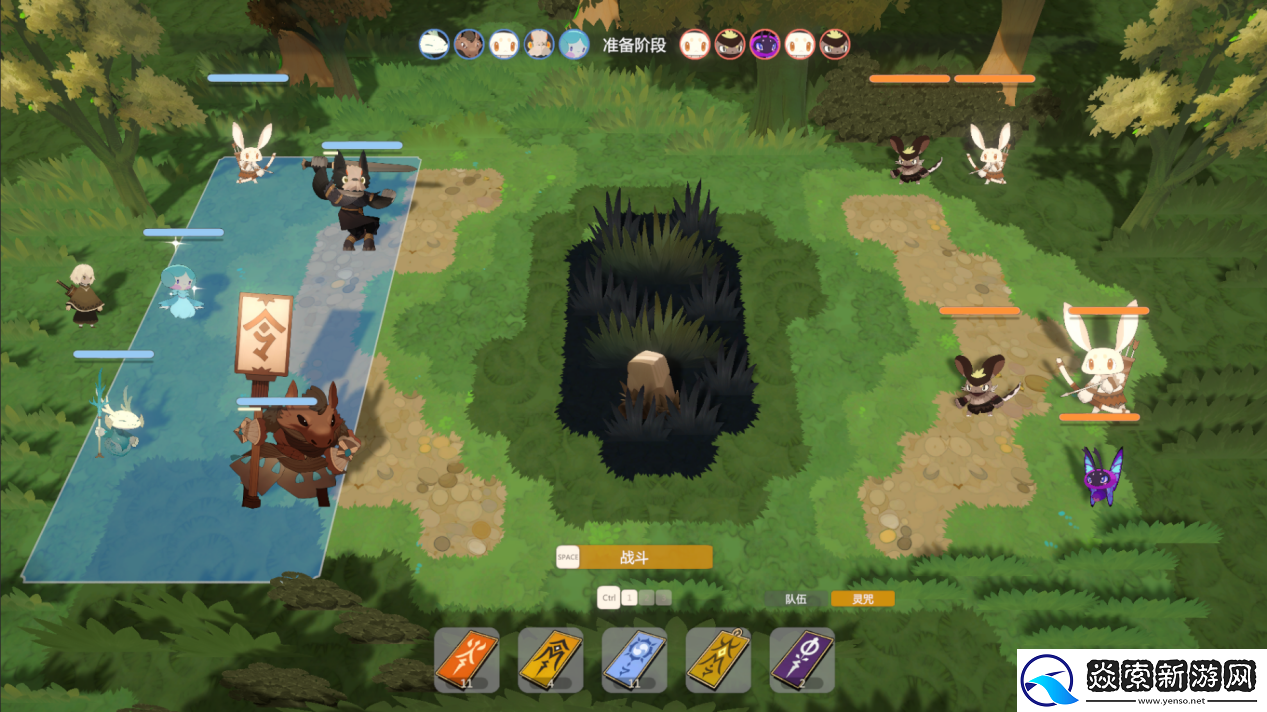Inspect the purple creature enemy portrait
The height and width of the screenshot is (712, 1267).
pyautogui.click(x=765, y=44)
